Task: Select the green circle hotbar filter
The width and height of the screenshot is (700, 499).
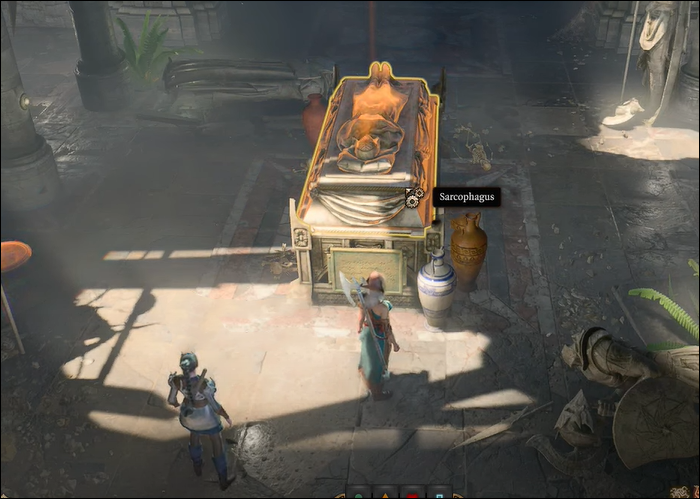Action: coord(357,494)
